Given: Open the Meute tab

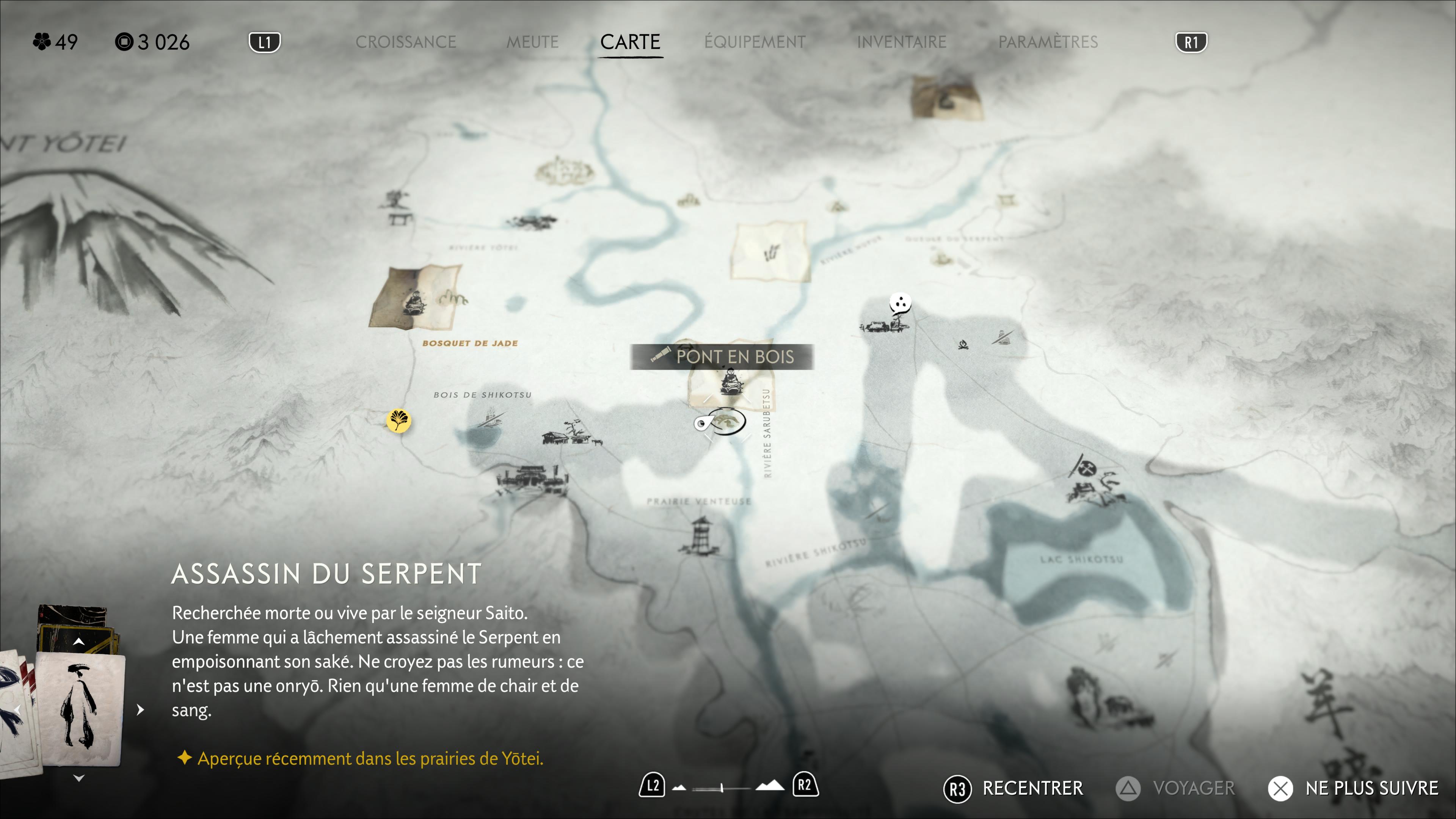Looking at the screenshot, I should pyautogui.click(x=532, y=42).
